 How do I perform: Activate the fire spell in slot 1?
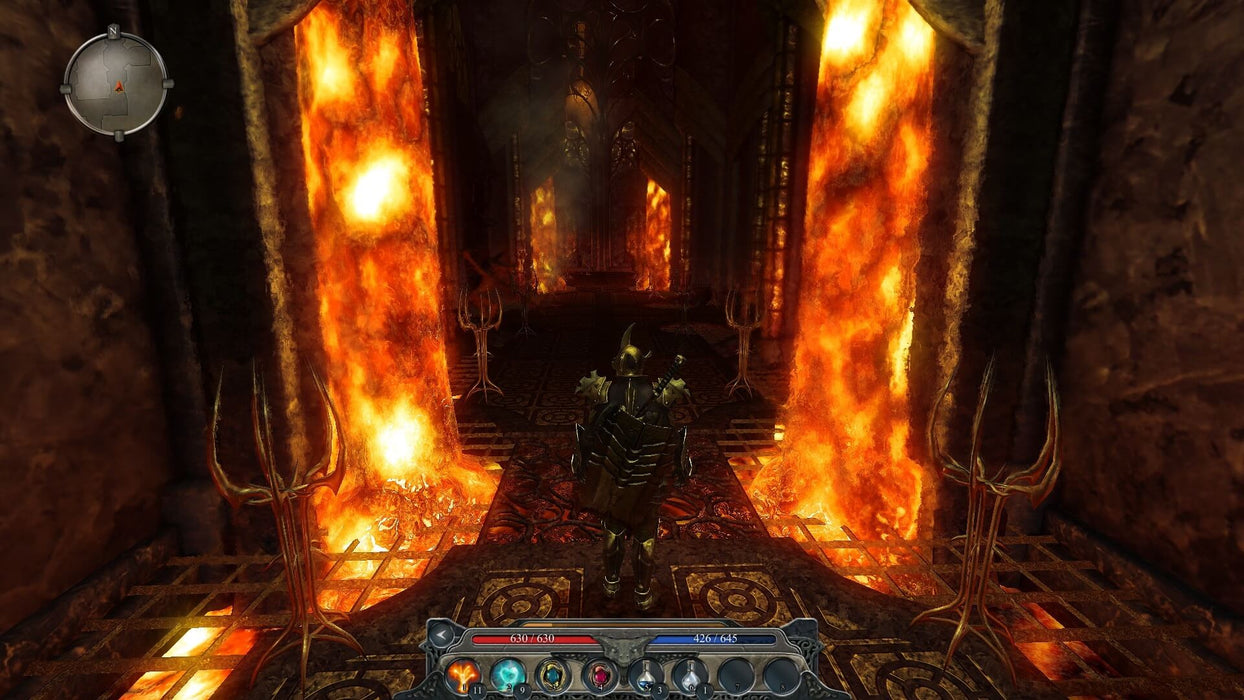click(462, 676)
